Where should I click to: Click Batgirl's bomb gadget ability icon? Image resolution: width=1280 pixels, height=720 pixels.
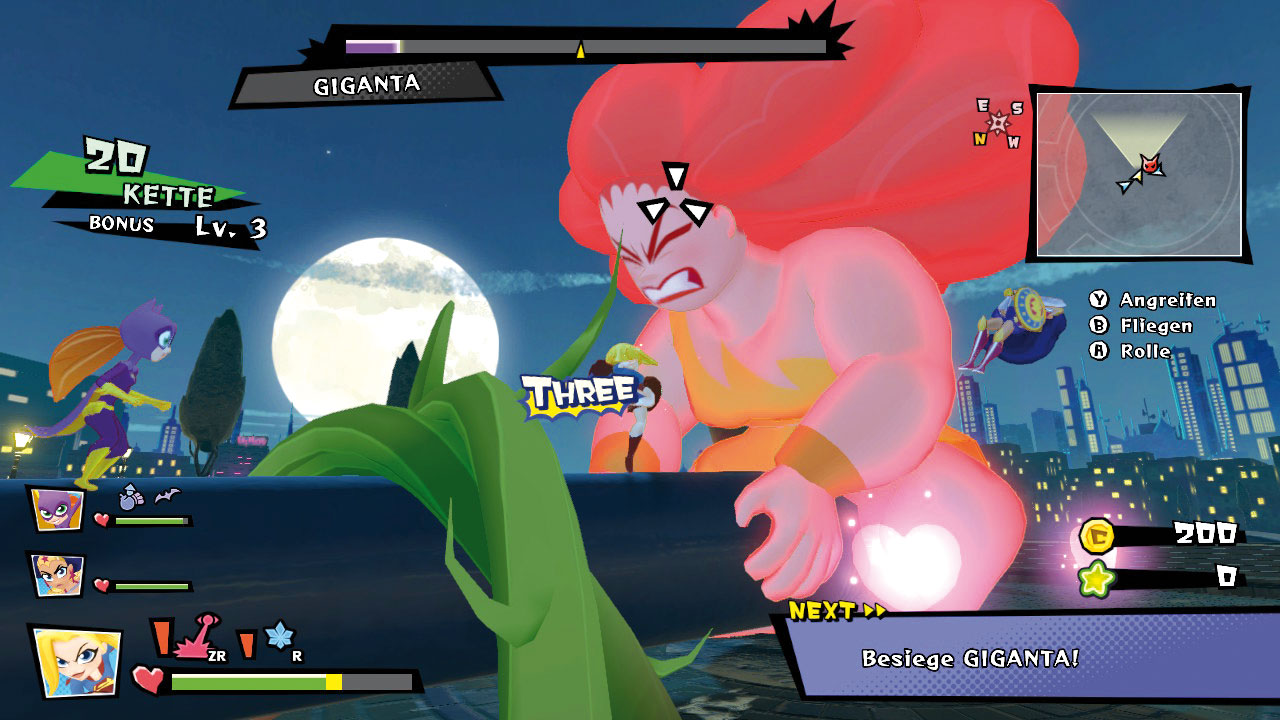pyautogui.click(x=131, y=495)
